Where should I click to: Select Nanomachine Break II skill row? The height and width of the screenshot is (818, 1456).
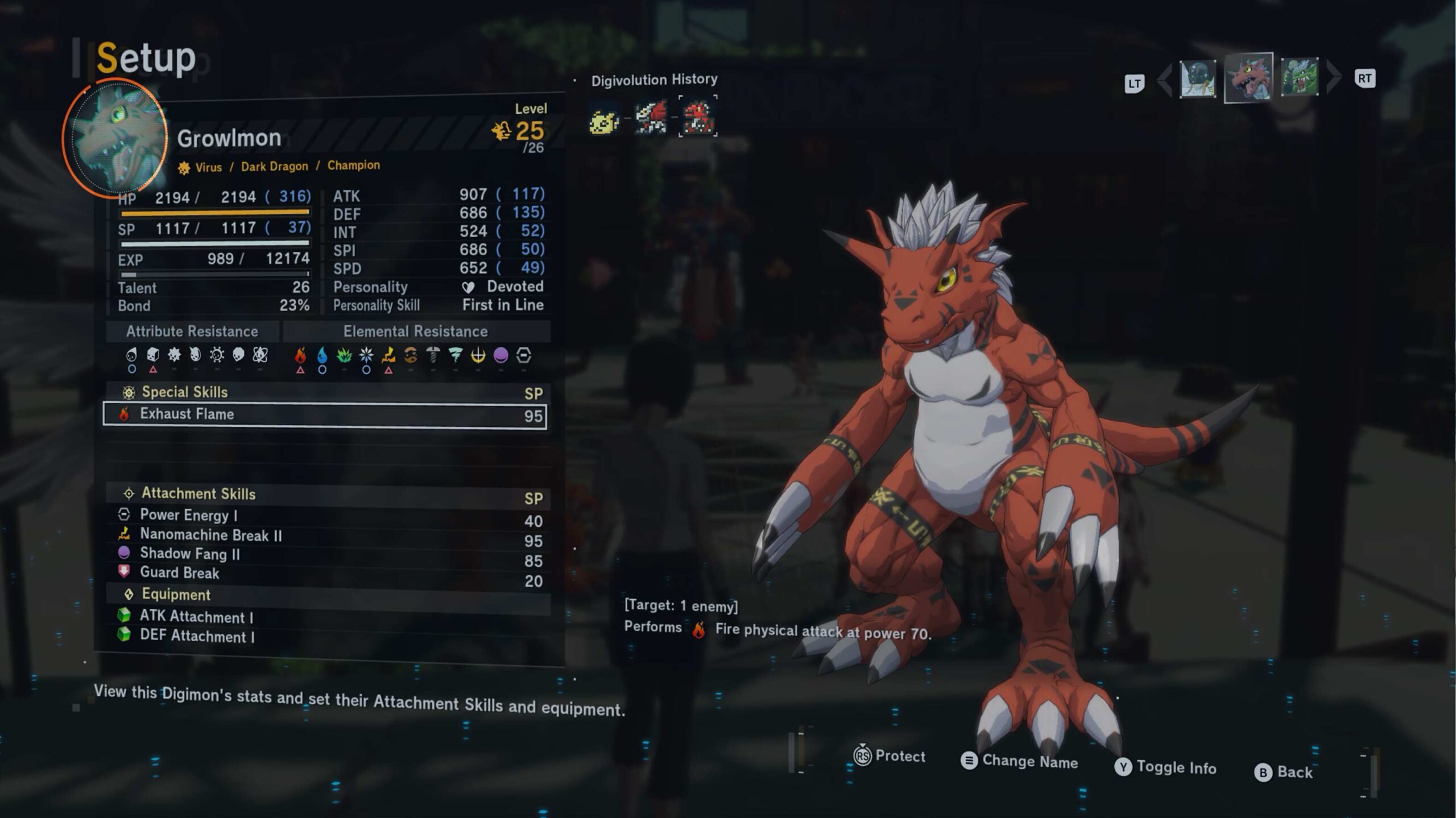tap(324, 535)
